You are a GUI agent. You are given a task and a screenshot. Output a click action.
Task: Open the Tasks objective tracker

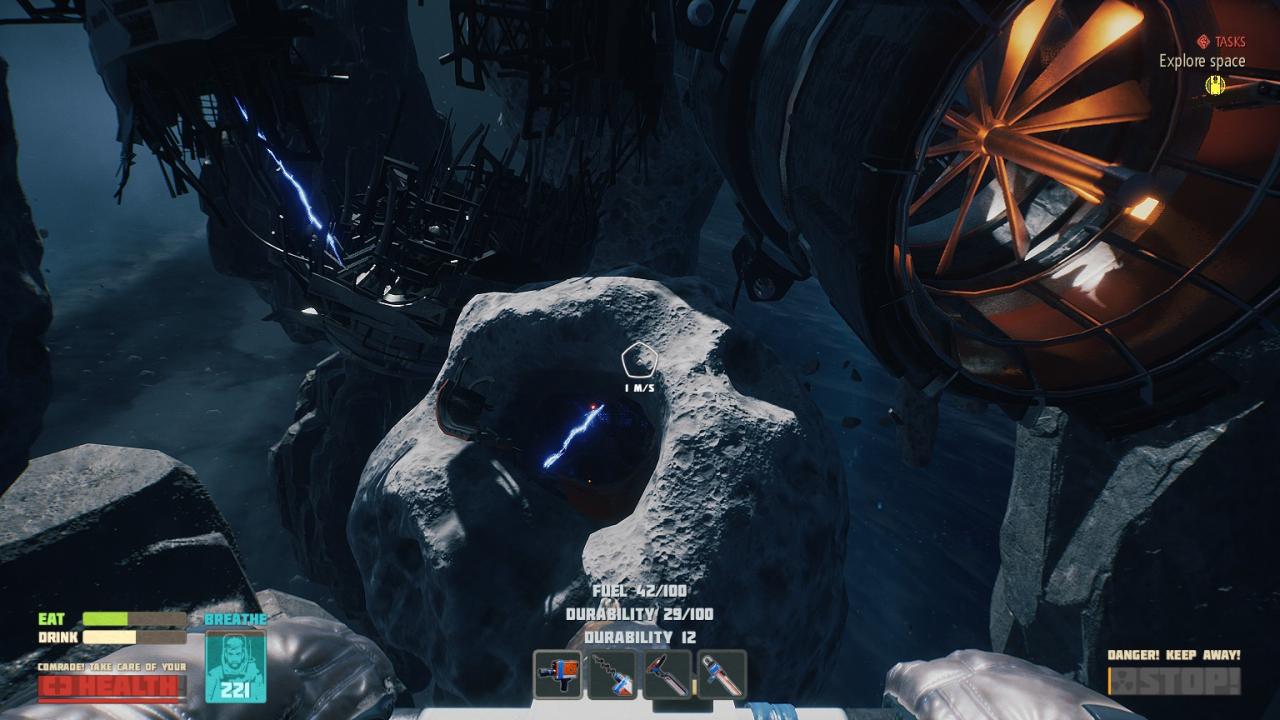pos(1221,42)
